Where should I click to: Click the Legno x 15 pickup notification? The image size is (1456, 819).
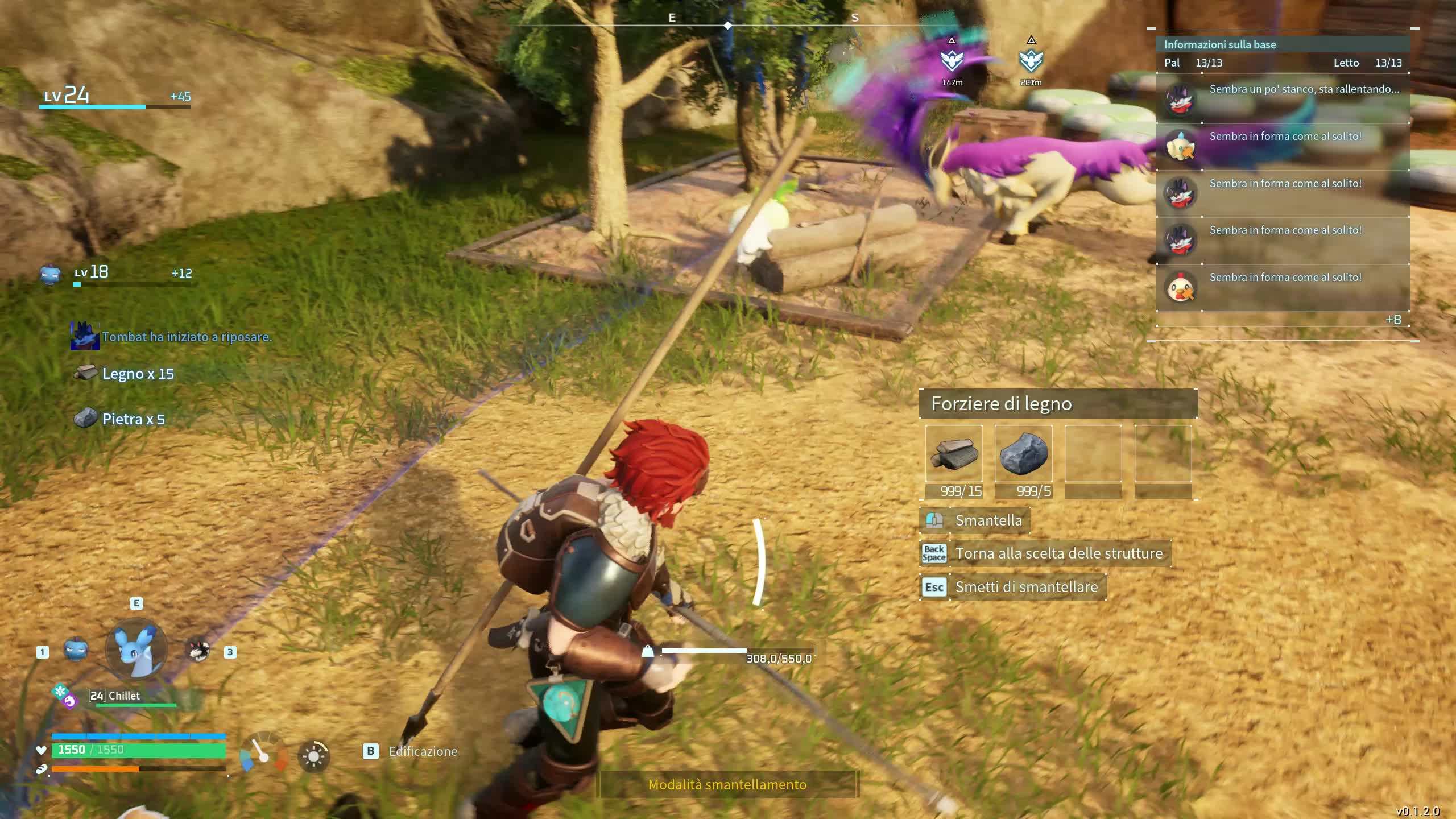[x=138, y=374]
